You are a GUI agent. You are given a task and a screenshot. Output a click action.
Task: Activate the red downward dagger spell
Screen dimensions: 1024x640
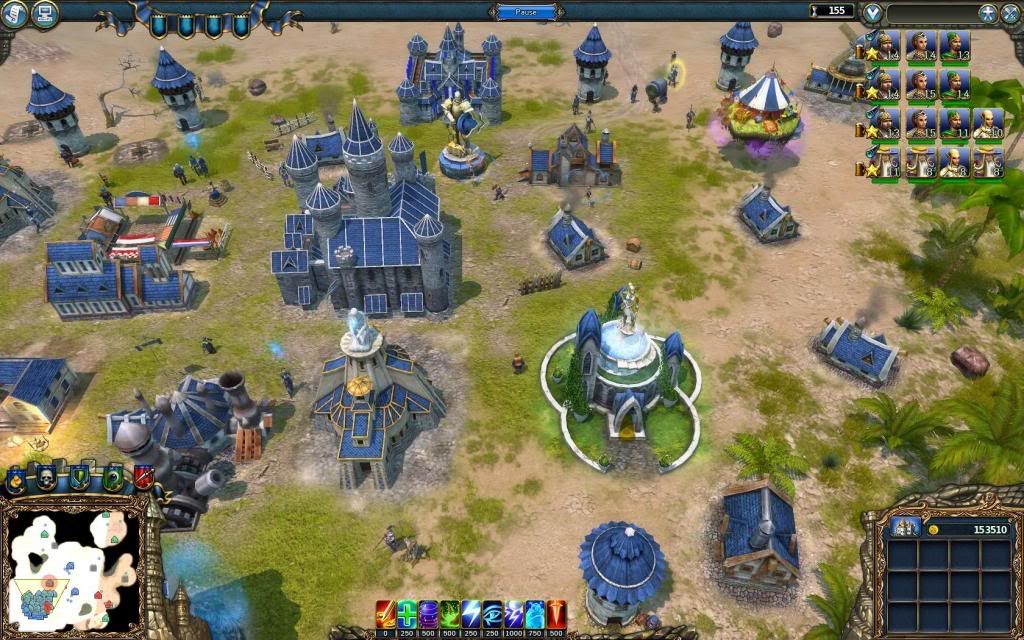click(556, 613)
